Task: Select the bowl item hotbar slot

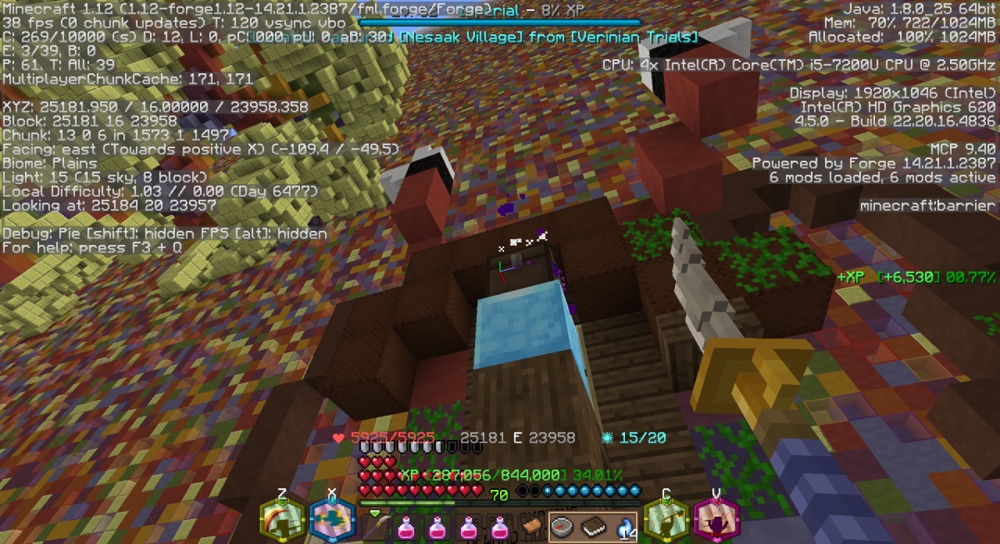Action: (x=562, y=526)
